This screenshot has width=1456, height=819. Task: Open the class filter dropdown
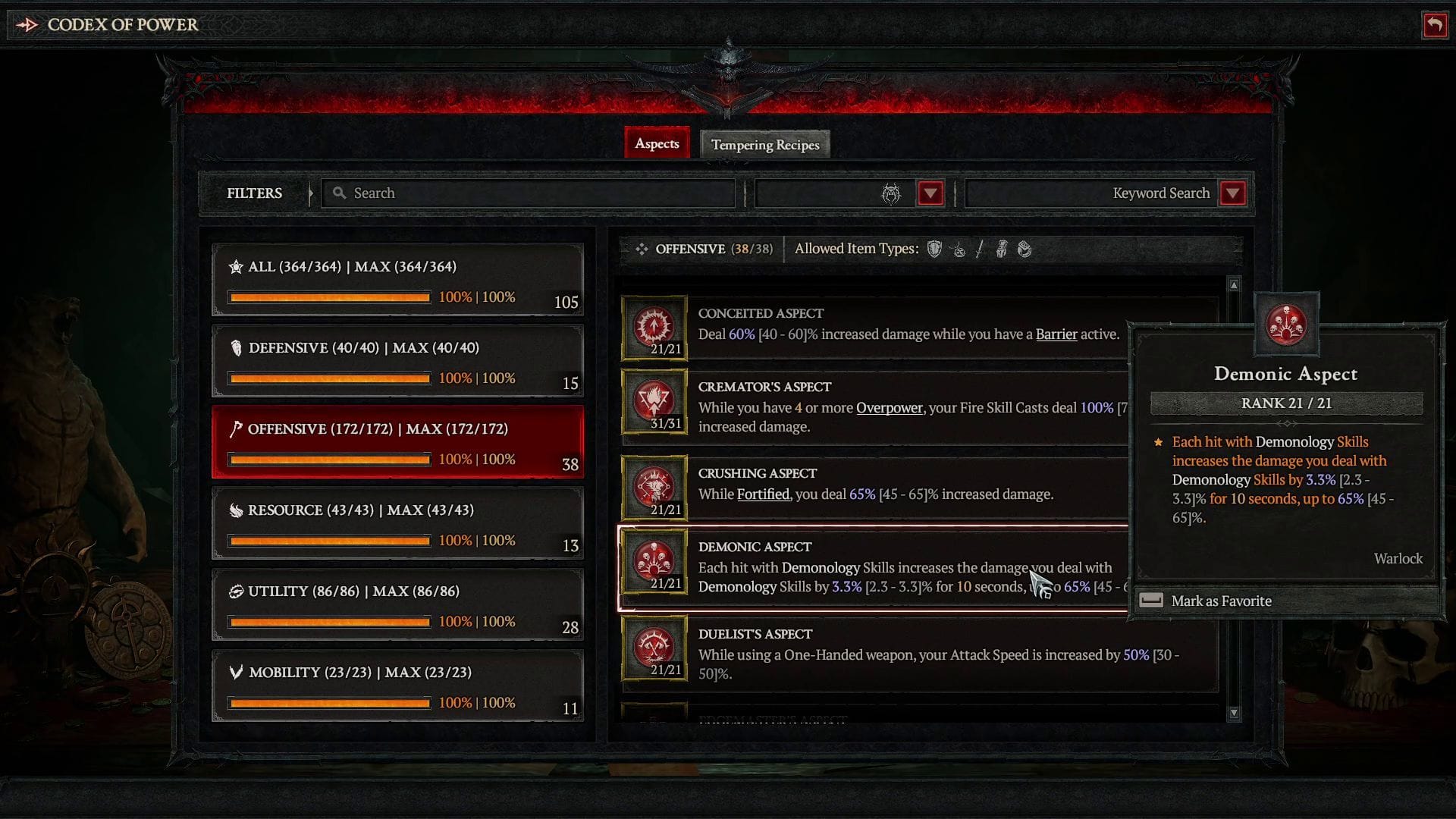pyautogui.click(x=931, y=193)
